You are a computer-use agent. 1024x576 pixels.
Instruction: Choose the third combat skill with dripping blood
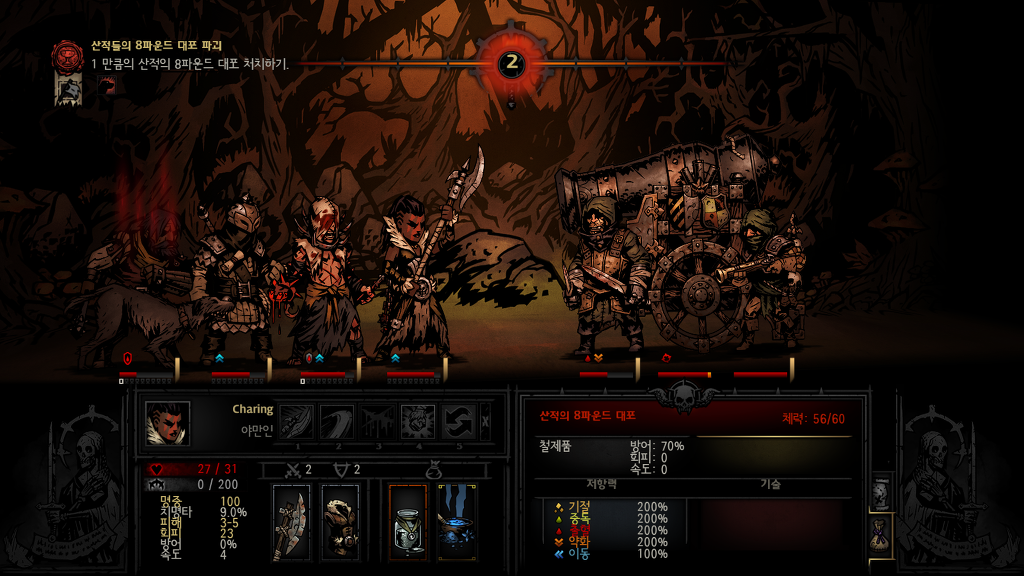[377, 421]
